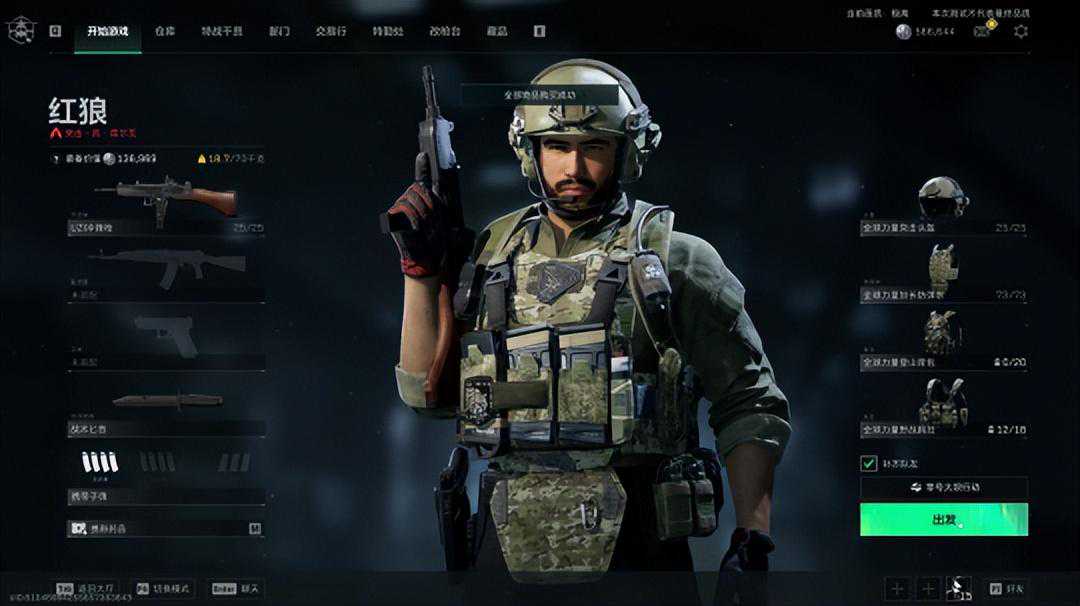Open the backpack equipment slot
This screenshot has height=606, width=1080.
943,337
